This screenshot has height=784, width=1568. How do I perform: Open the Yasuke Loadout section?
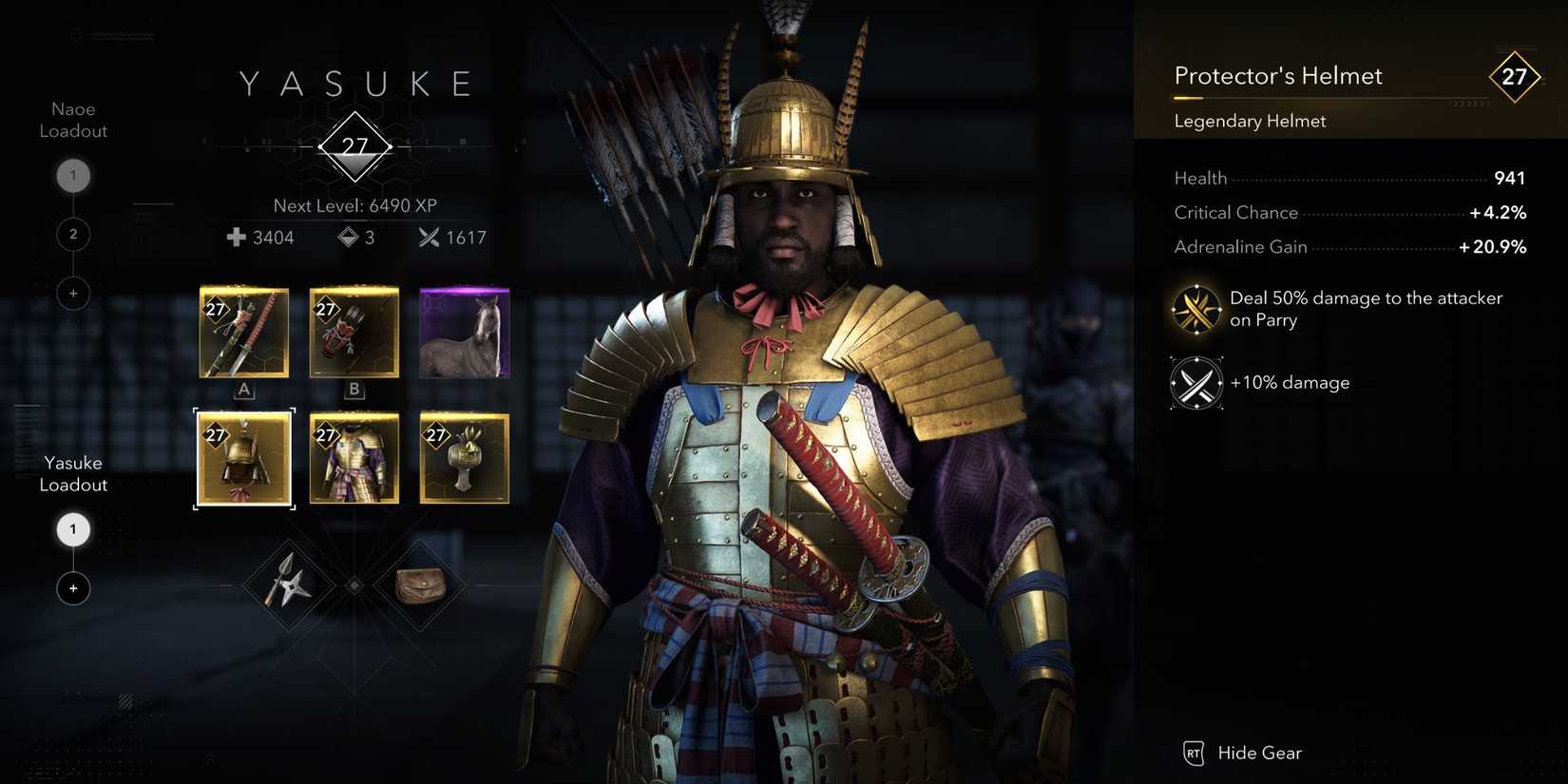point(72,473)
